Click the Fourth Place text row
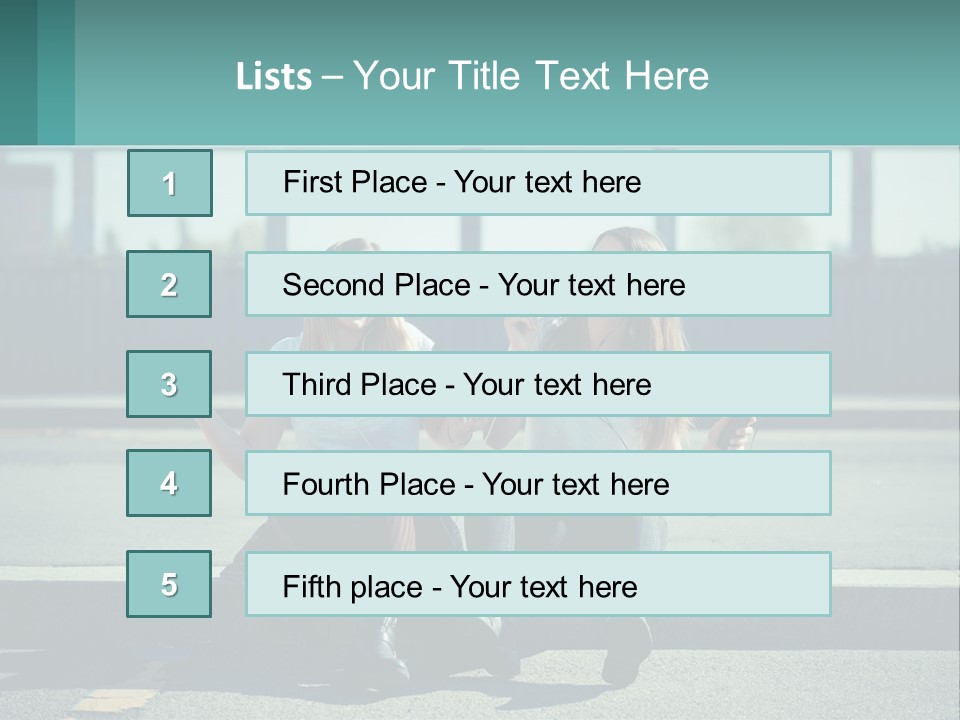Screen dimensions: 960x720 [538, 484]
